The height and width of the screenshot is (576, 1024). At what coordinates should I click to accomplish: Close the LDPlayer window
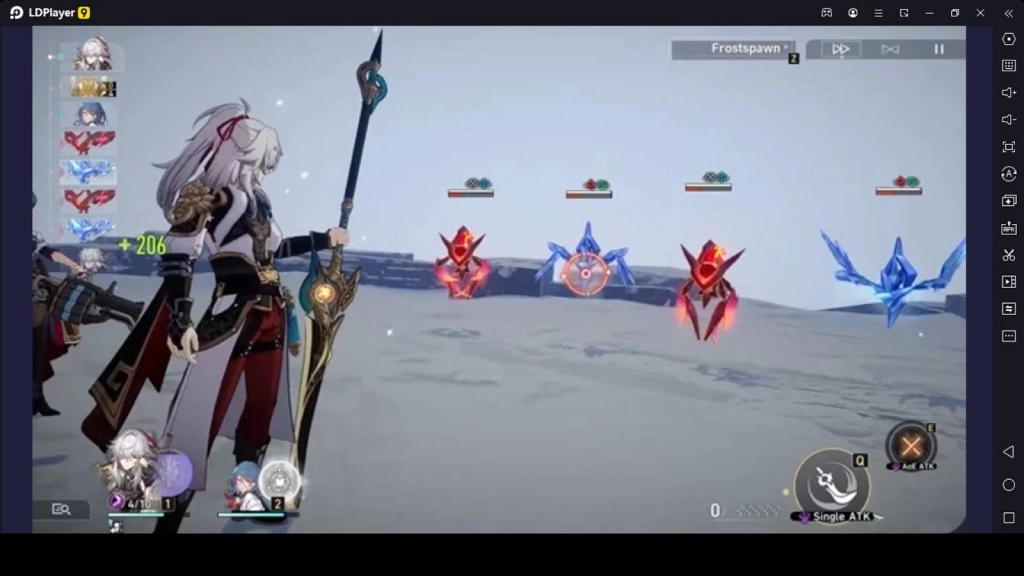[x=980, y=13]
